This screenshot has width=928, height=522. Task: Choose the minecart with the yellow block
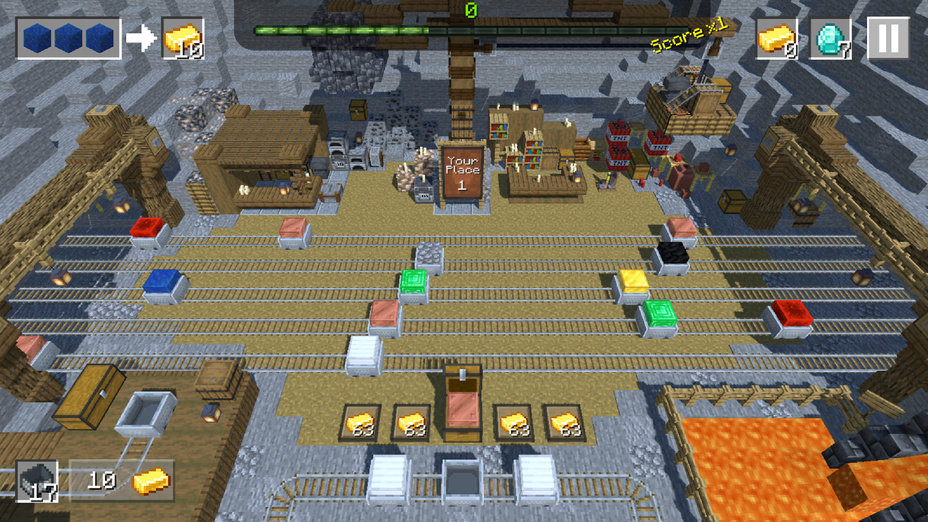click(632, 285)
